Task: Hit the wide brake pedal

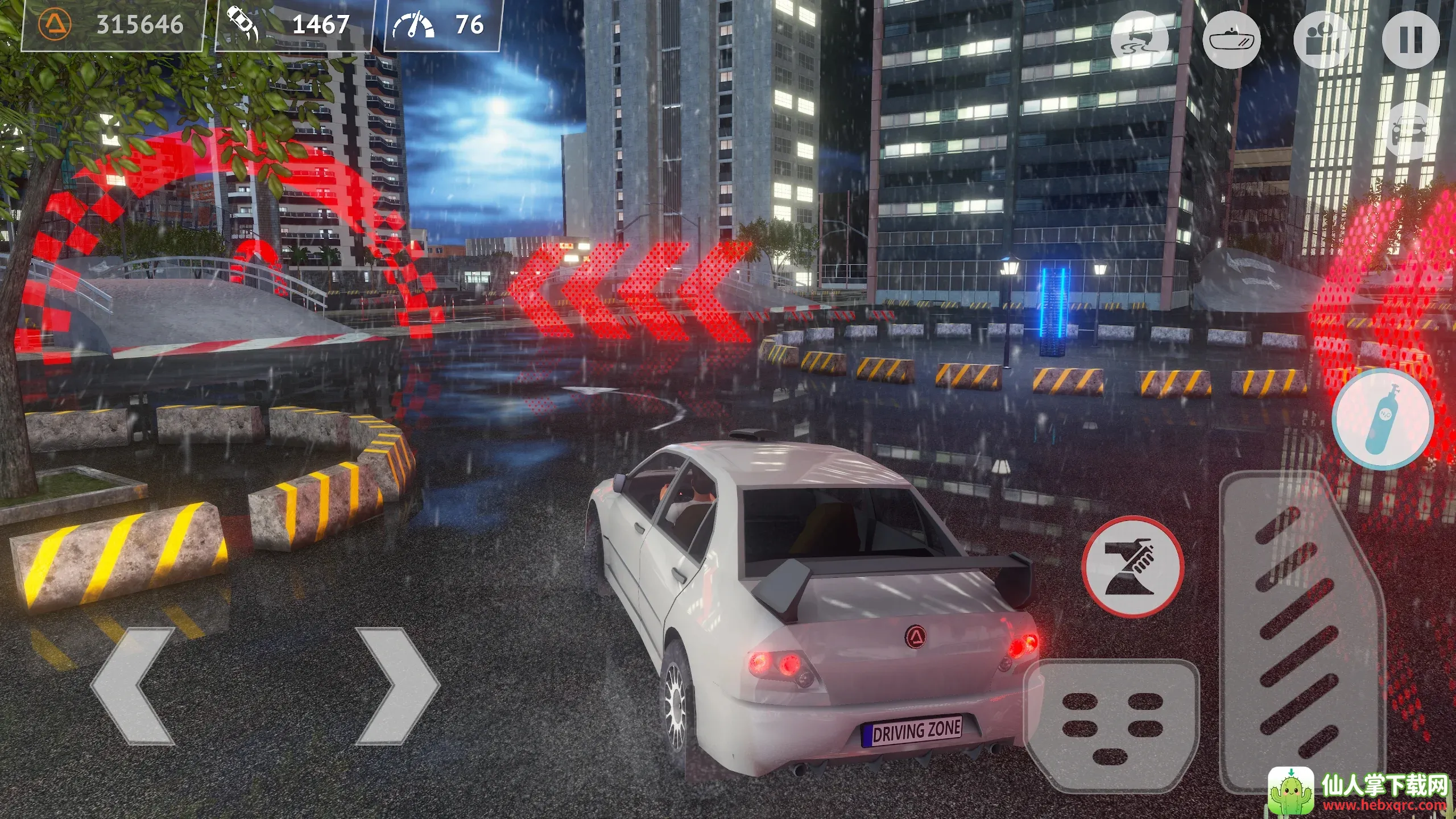Action: coord(1111,726)
